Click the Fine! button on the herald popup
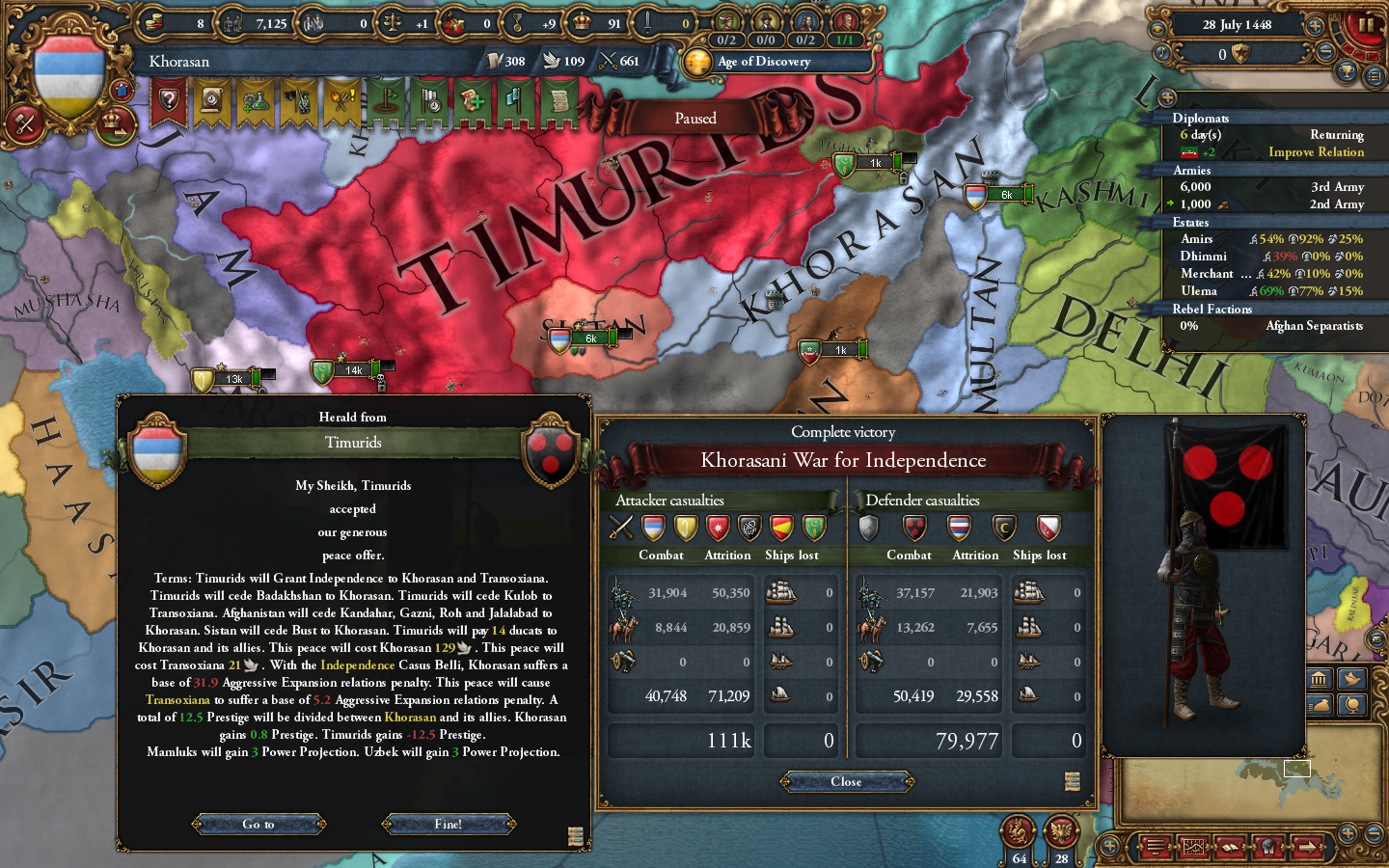Image resolution: width=1389 pixels, height=868 pixels. tap(450, 824)
